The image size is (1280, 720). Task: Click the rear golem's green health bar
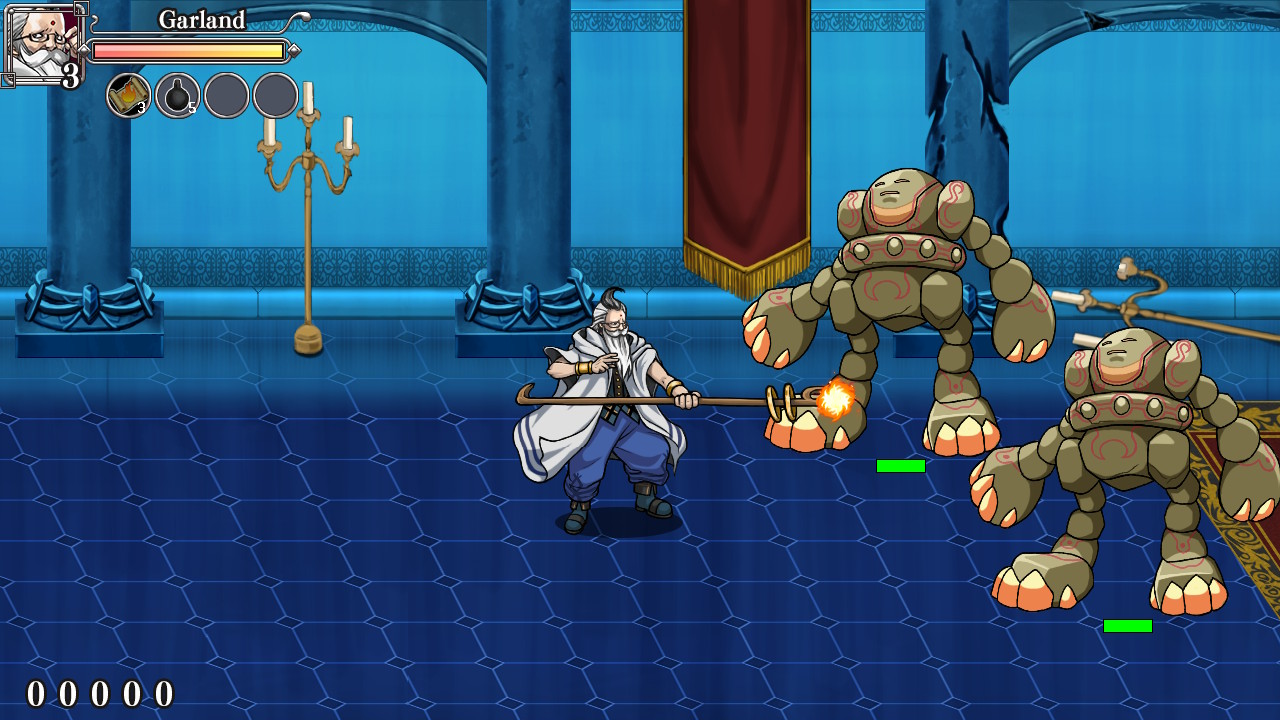point(1130,626)
